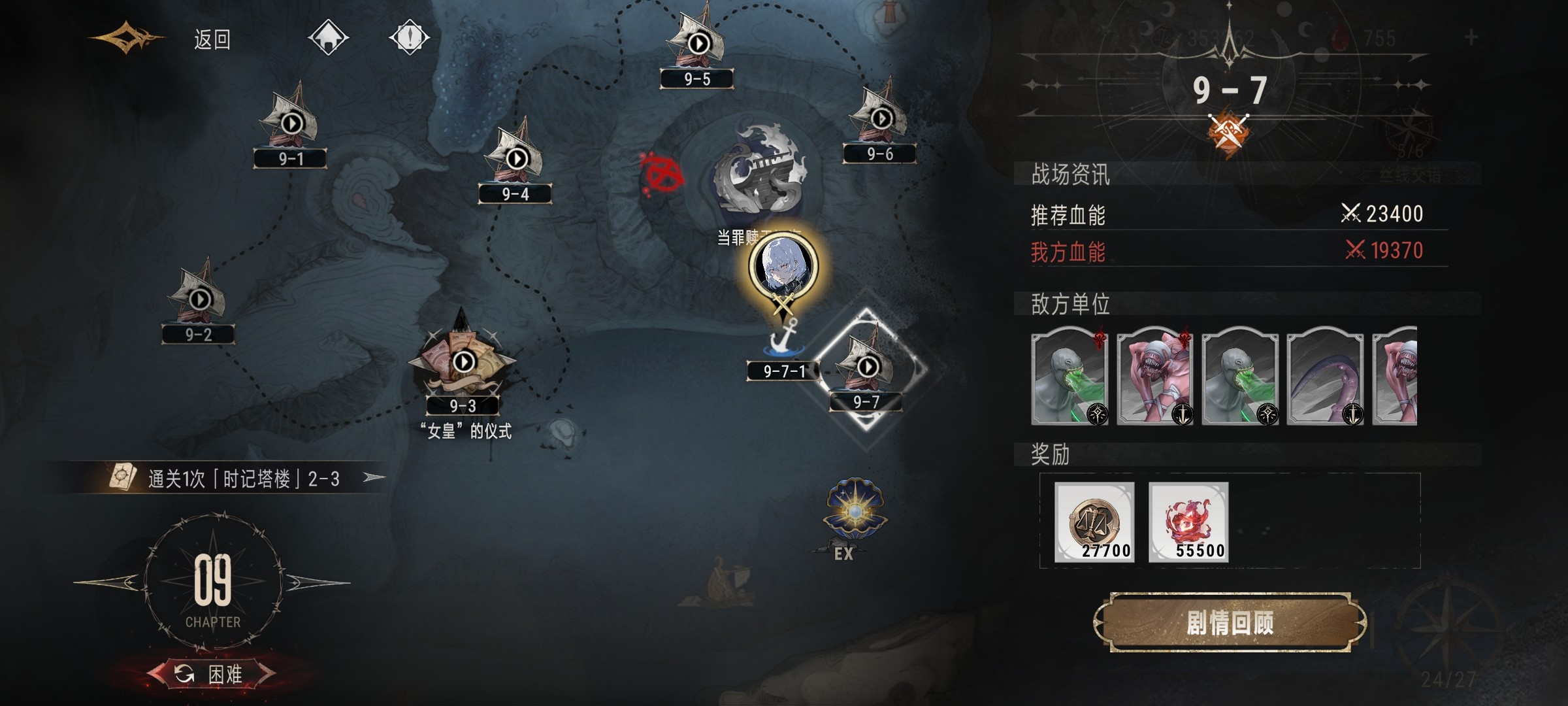Open the home icon at top

pos(328,37)
